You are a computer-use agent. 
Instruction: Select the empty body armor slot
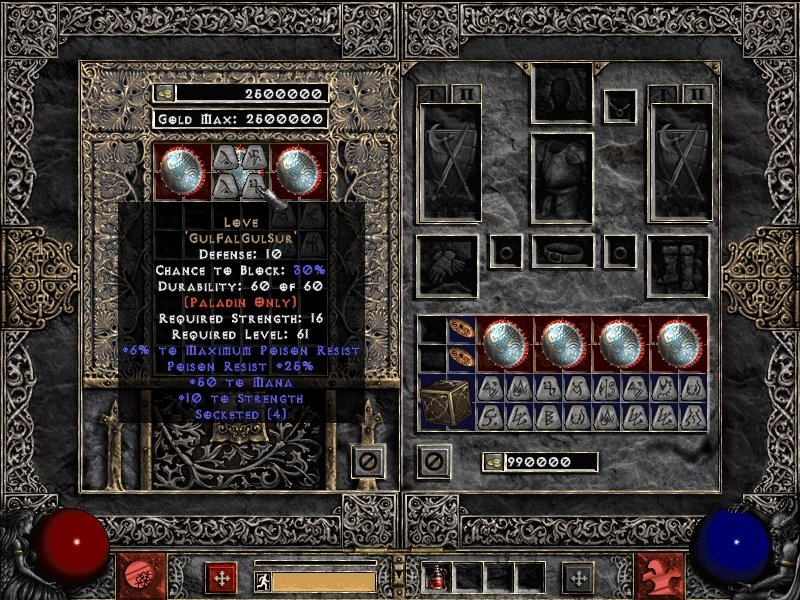pos(562,179)
